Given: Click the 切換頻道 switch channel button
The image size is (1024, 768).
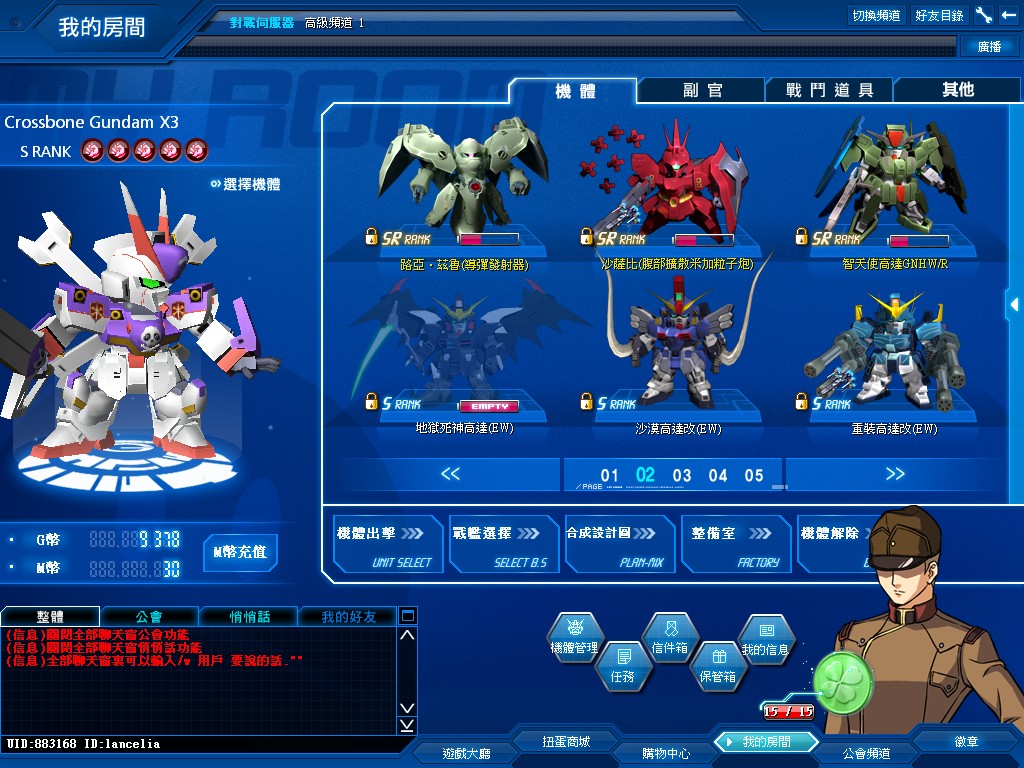Looking at the screenshot, I should pos(876,15).
